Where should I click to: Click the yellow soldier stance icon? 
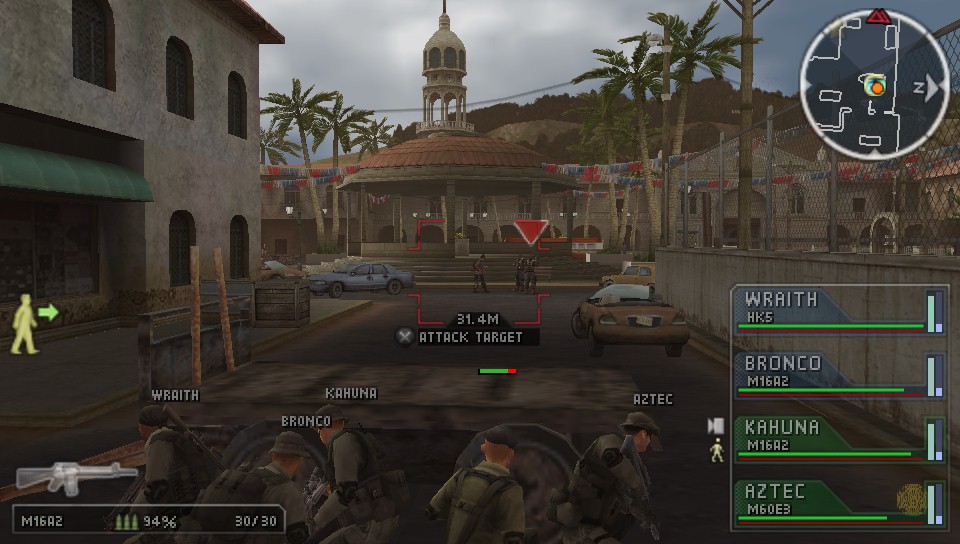tap(24, 324)
